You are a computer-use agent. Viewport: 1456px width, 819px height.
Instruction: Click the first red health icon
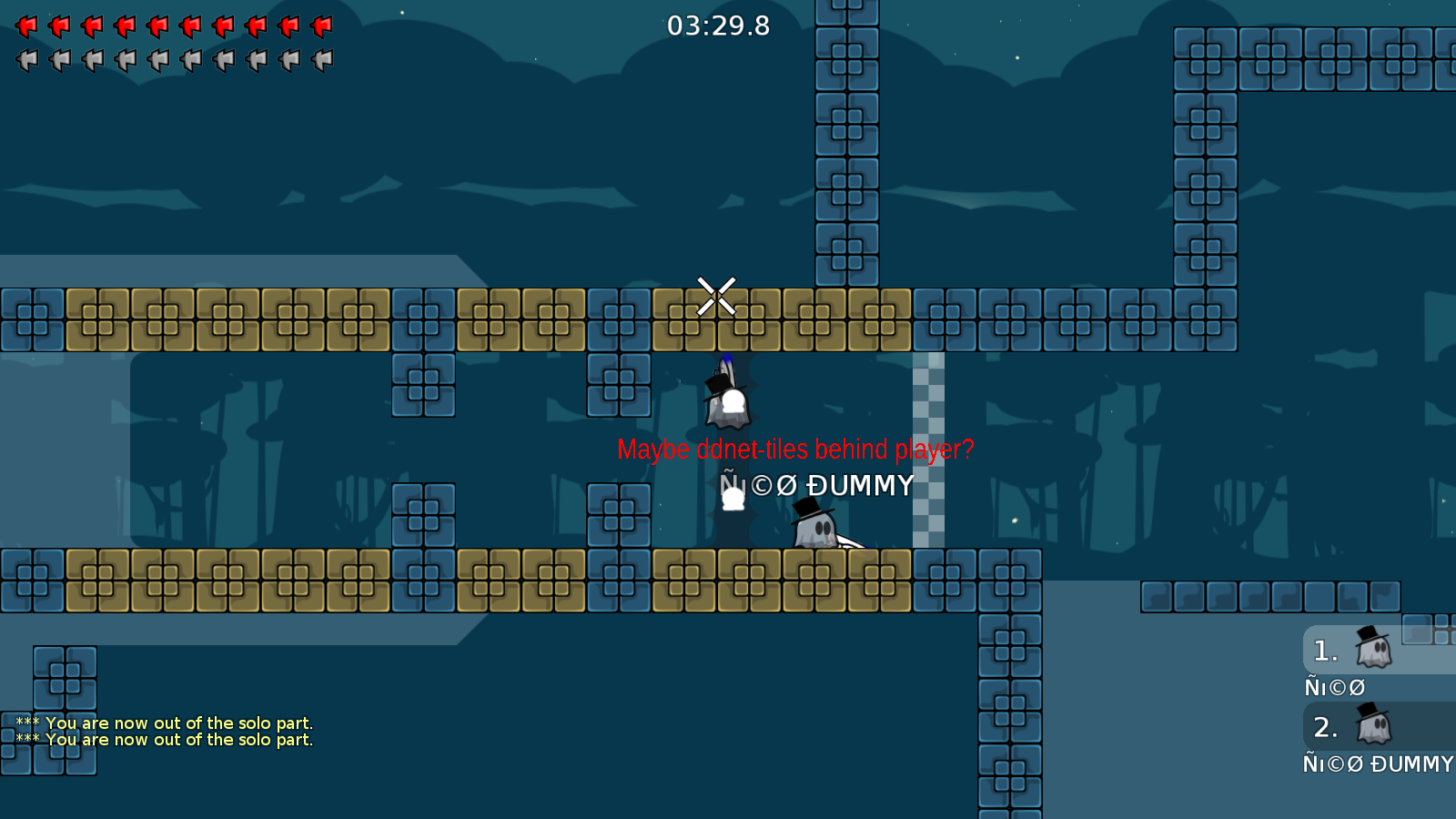coord(27,26)
